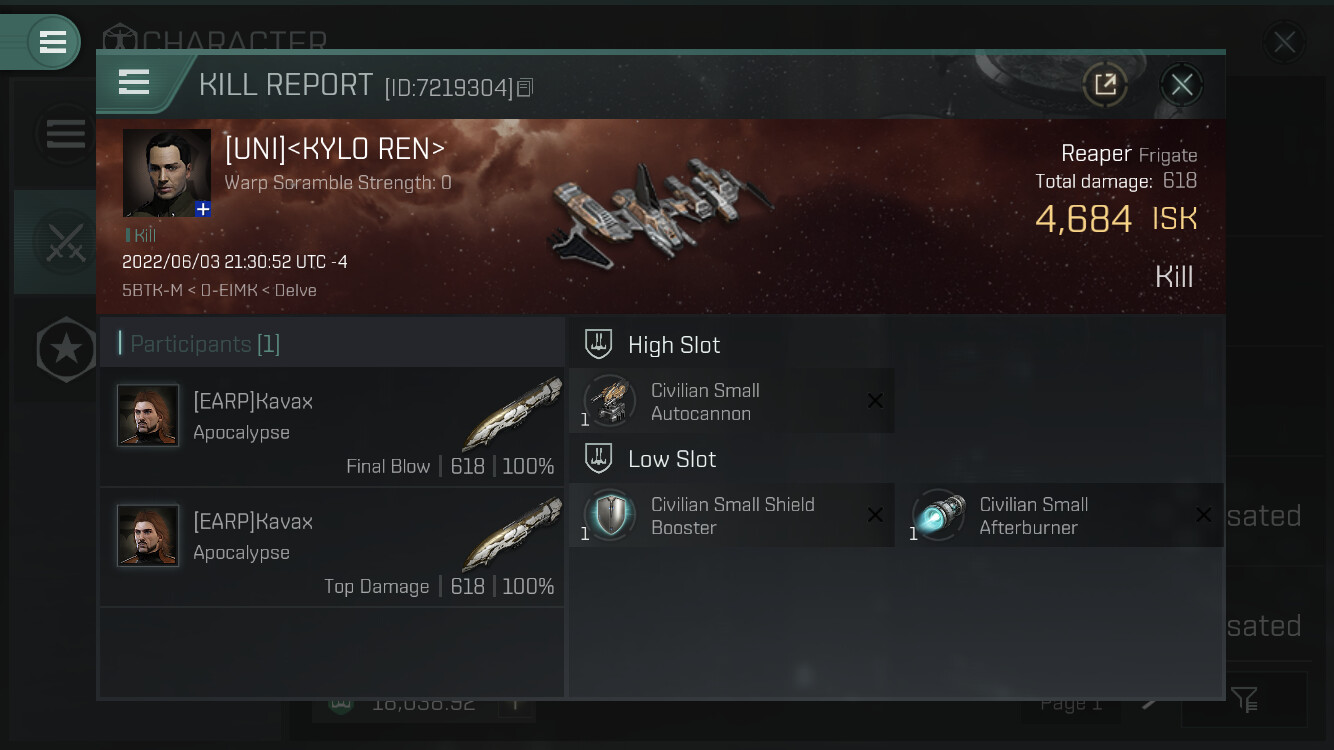
Task: Share the kill report via export icon
Action: click(1105, 85)
